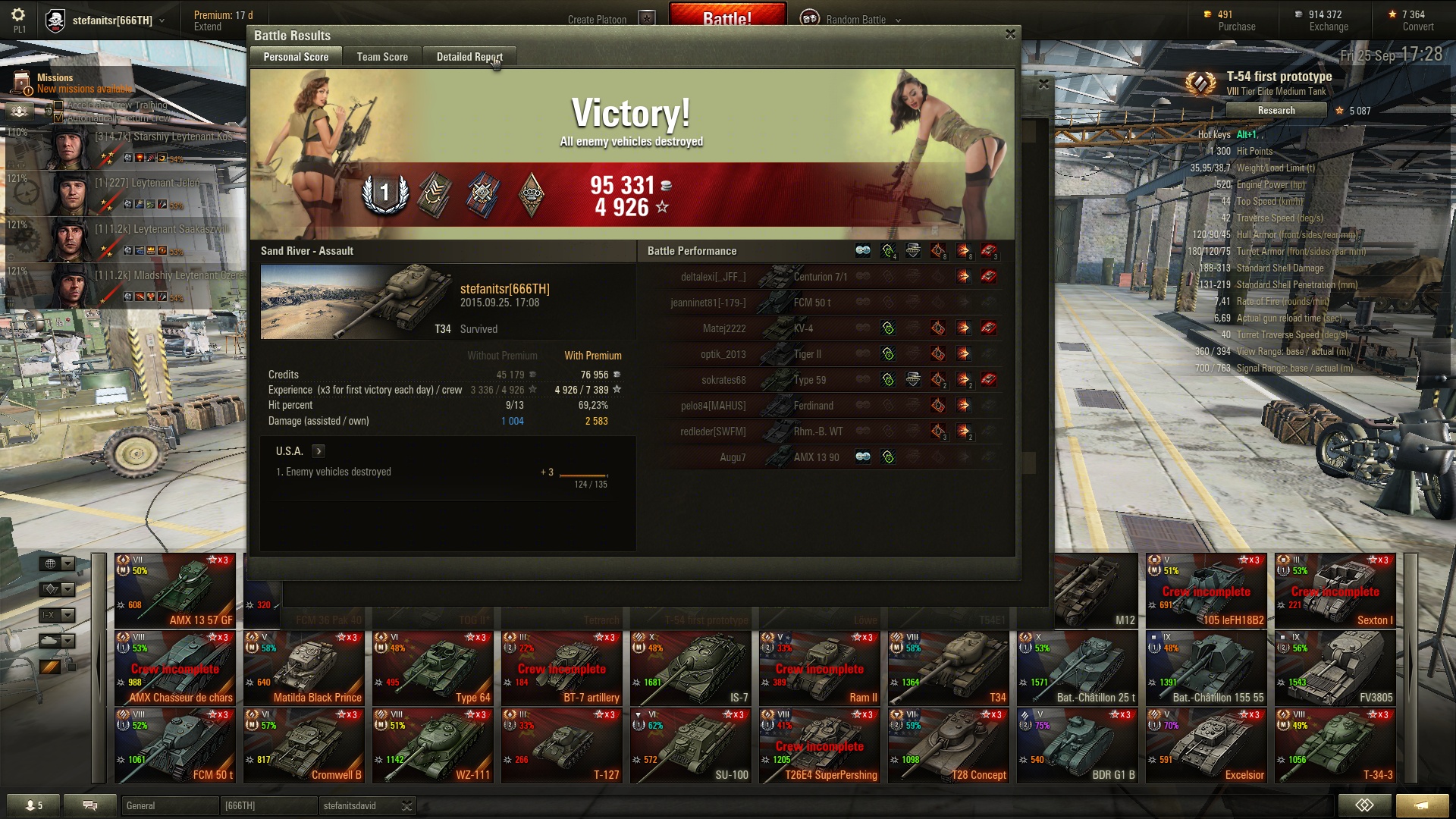Select the IS-7 tank in the carousel
This screenshot has width=1456, height=819.
pyautogui.click(x=690, y=668)
